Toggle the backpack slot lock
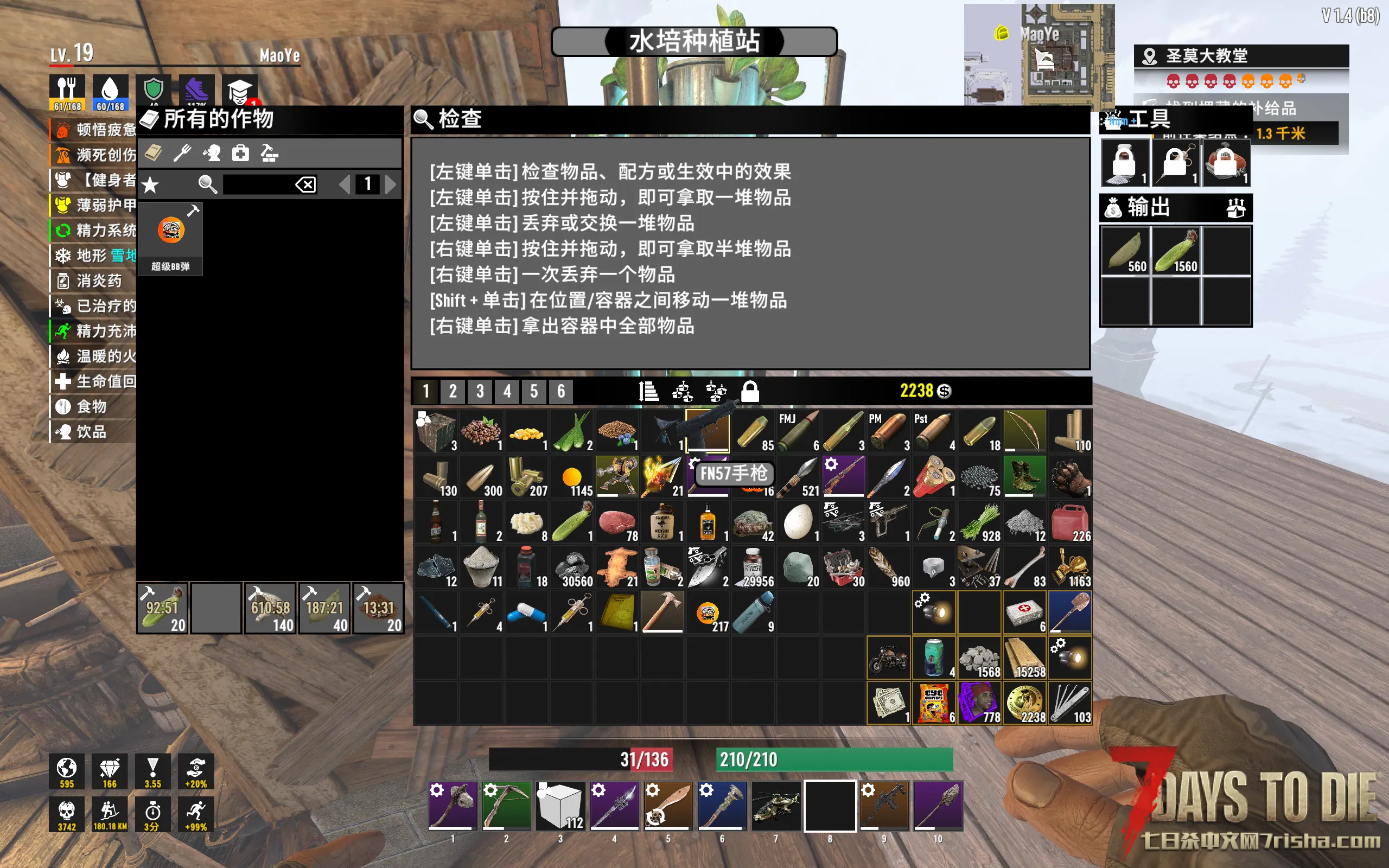Viewport: 1389px width, 868px height. [750, 392]
